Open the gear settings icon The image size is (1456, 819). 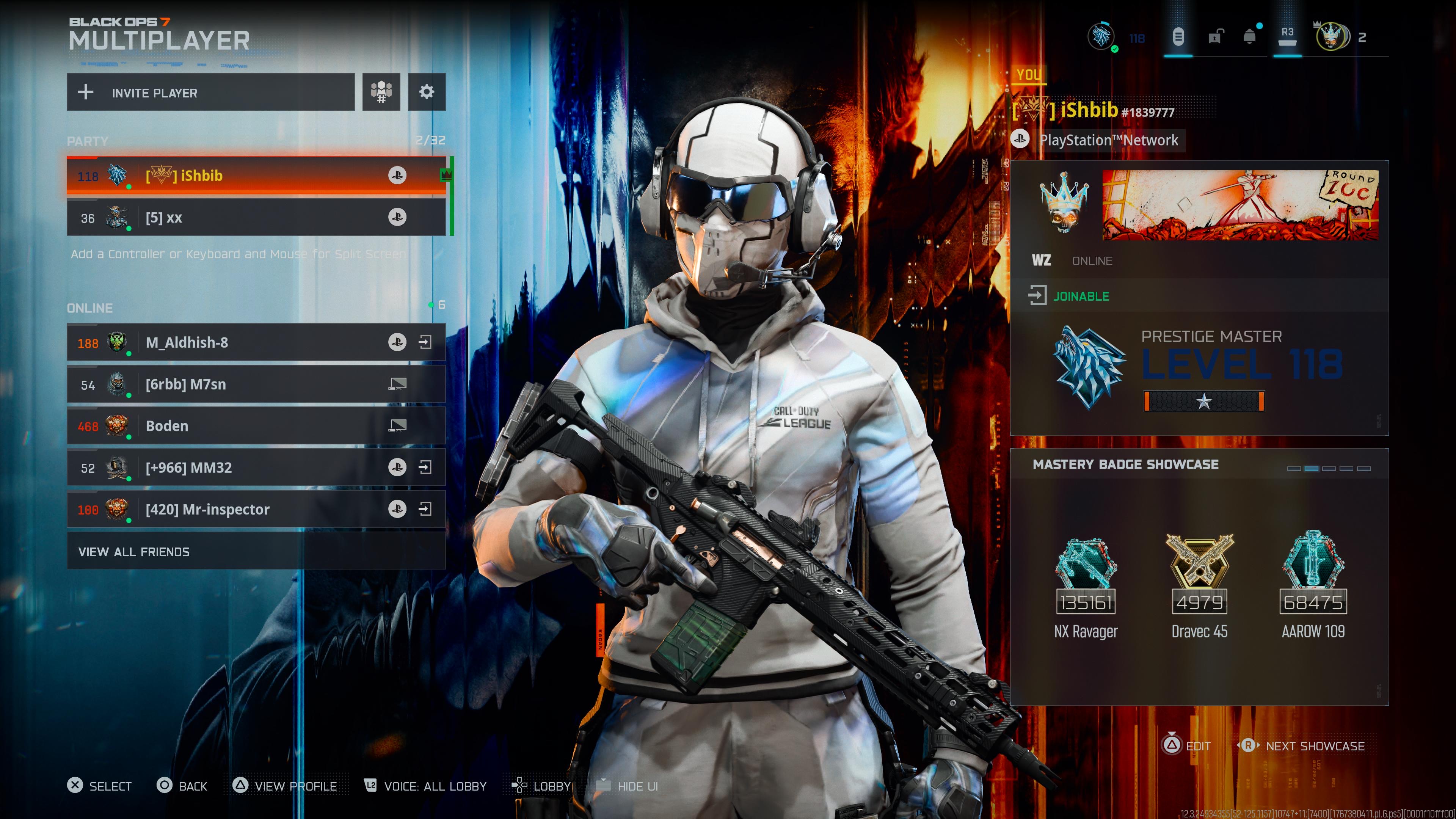coord(427,91)
